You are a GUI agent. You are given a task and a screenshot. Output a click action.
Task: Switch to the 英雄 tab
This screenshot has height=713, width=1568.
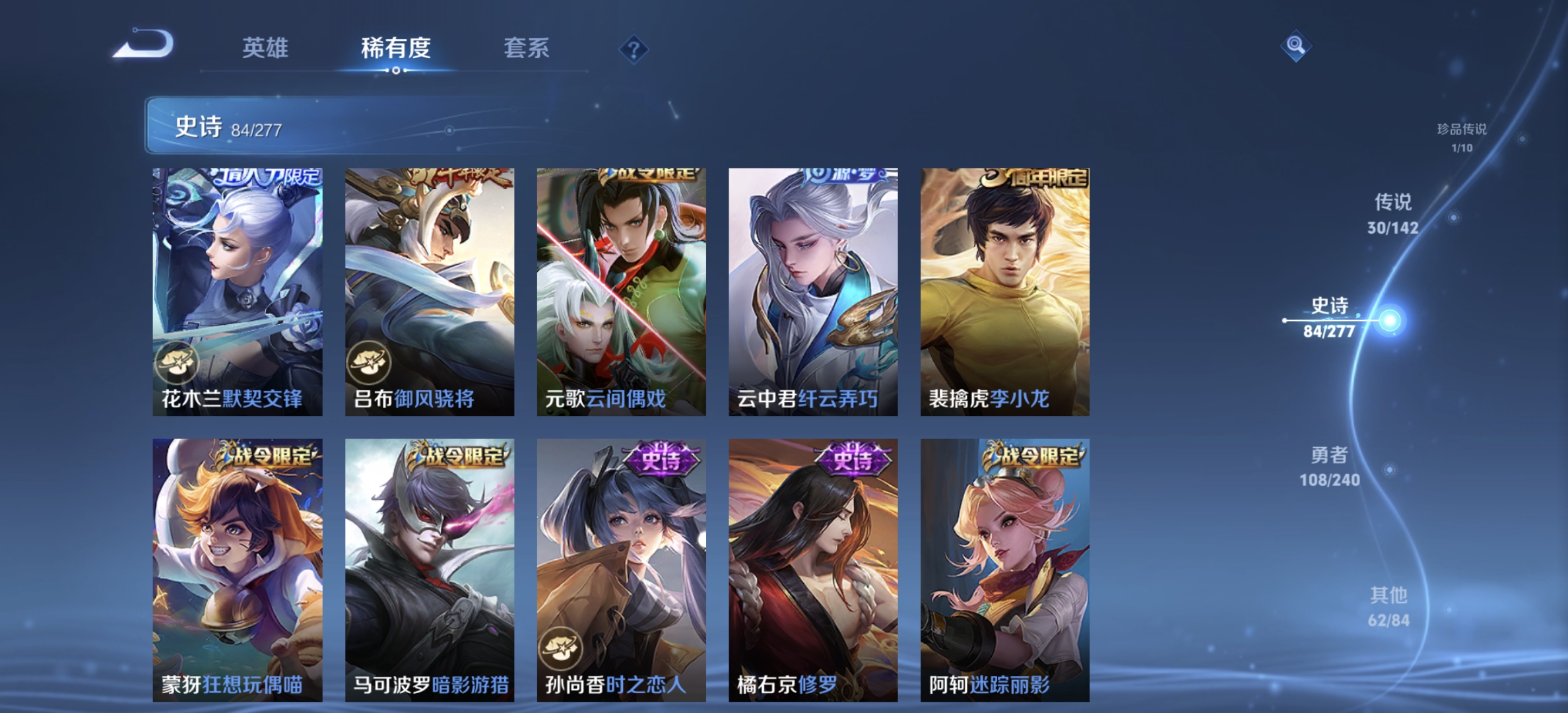click(267, 48)
